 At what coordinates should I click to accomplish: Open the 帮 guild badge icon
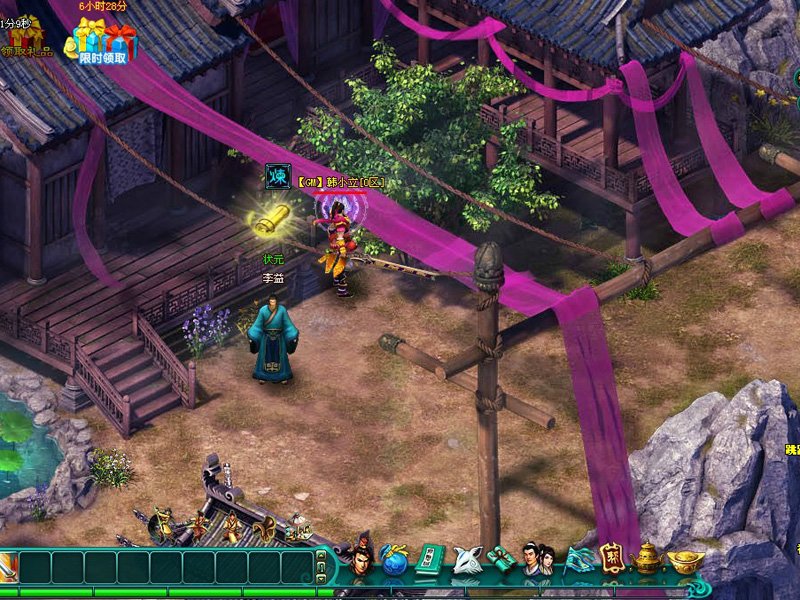click(612, 558)
